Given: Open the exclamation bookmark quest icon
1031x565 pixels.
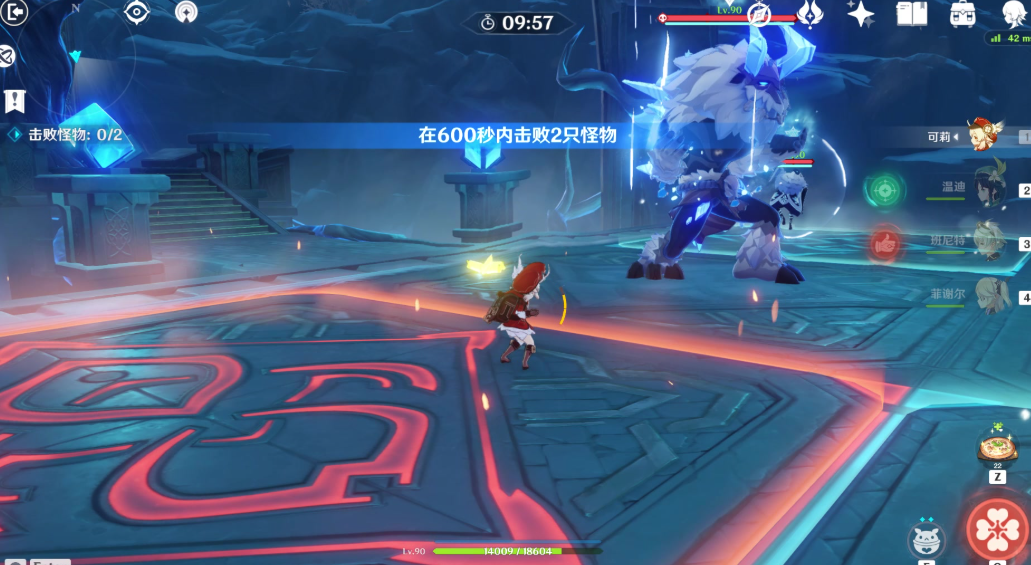Looking at the screenshot, I should pos(14,101).
